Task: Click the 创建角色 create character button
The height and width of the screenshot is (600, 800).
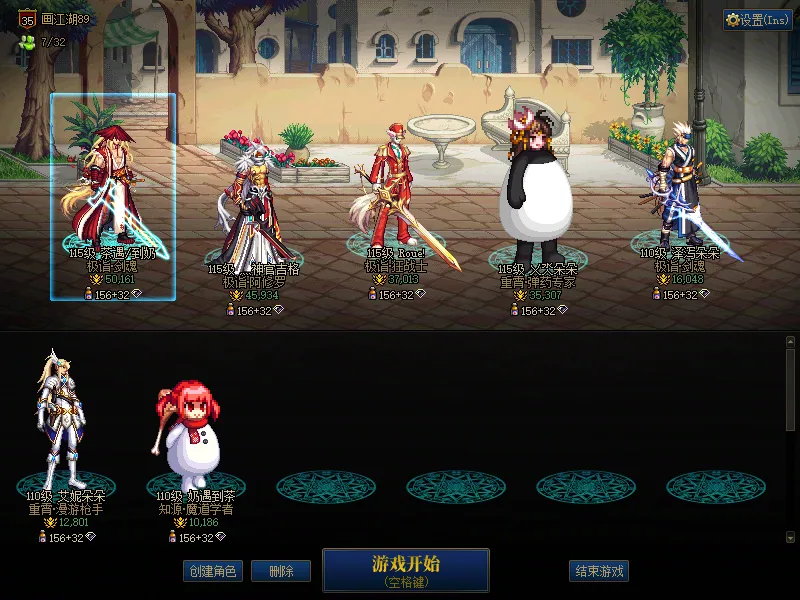Action: (x=212, y=572)
